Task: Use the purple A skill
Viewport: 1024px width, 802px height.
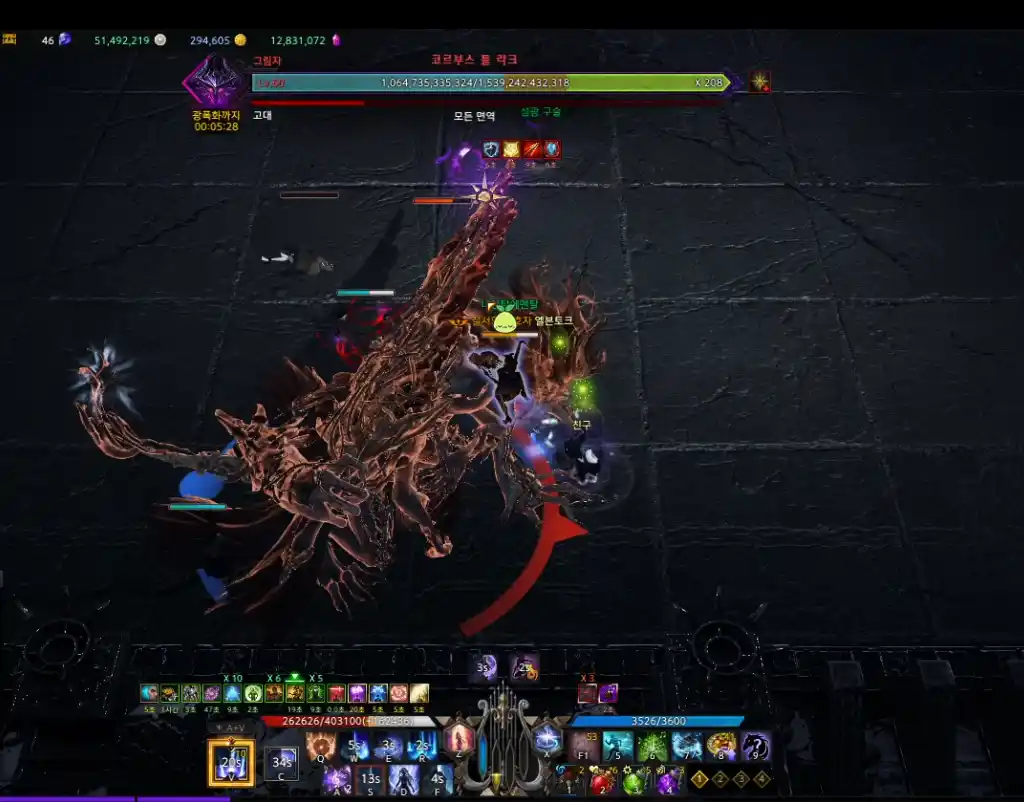Action: click(337, 779)
